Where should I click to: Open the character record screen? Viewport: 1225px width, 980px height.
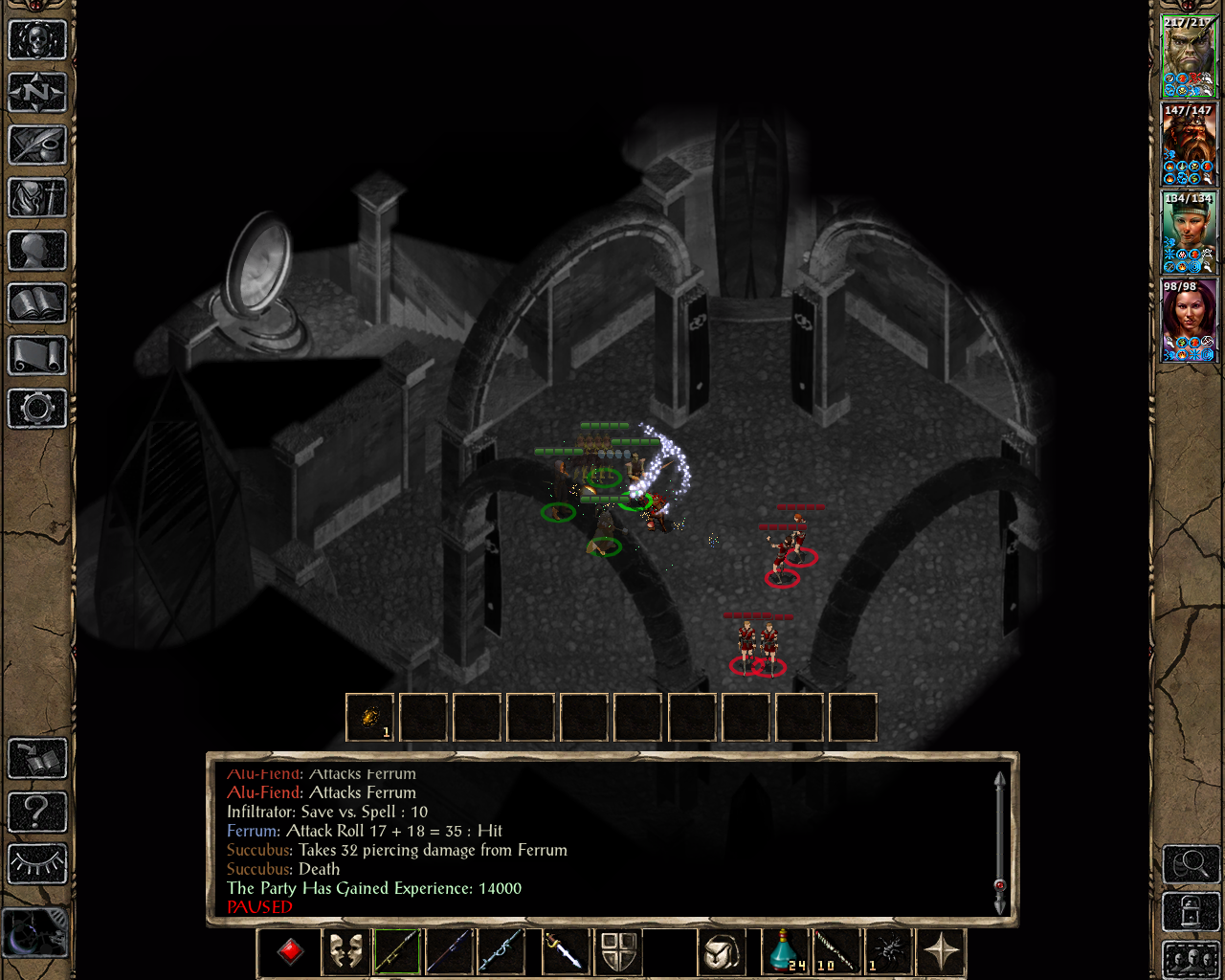pos(38,251)
